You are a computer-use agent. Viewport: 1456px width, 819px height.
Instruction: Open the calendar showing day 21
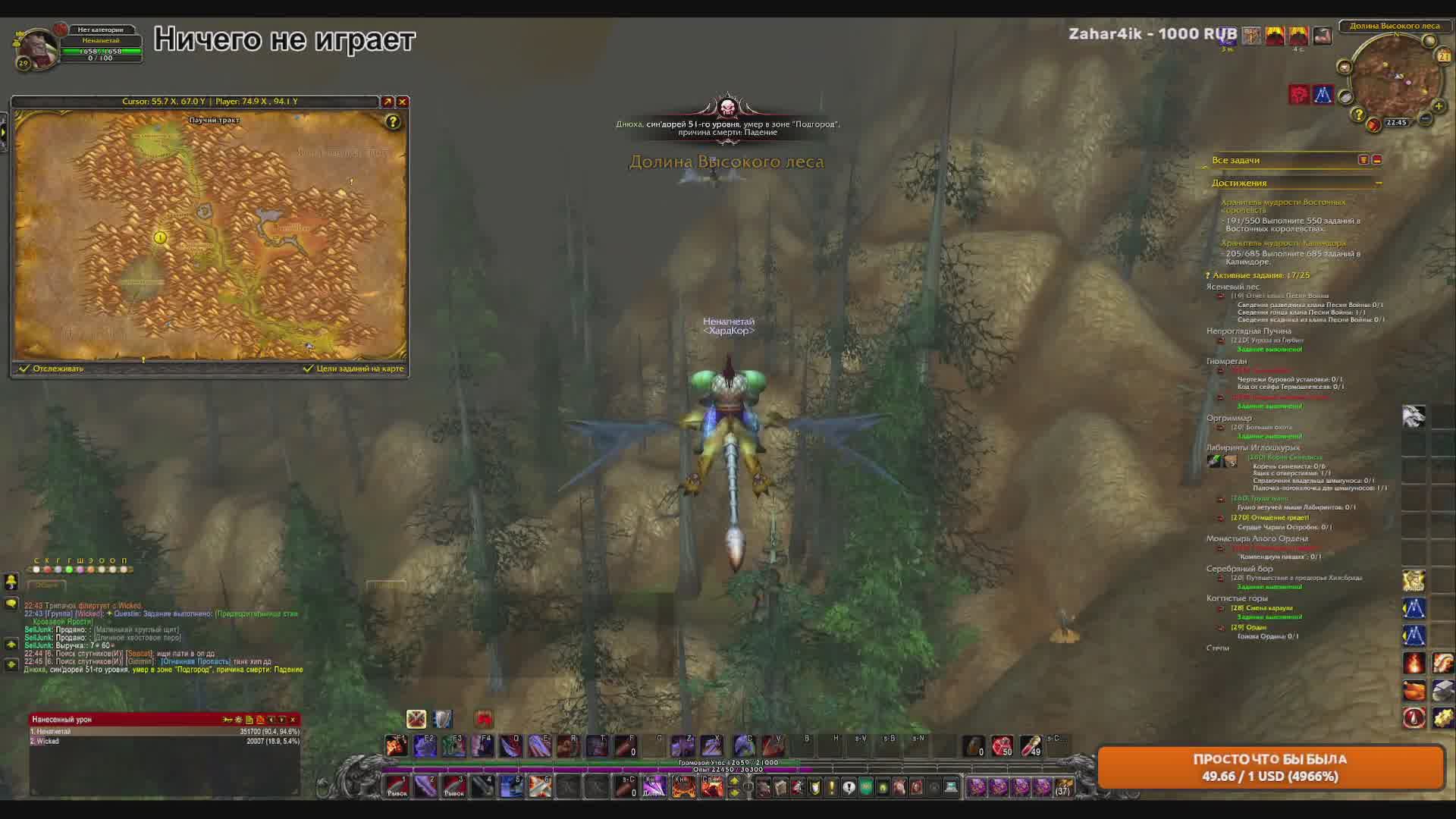(1443, 56)
